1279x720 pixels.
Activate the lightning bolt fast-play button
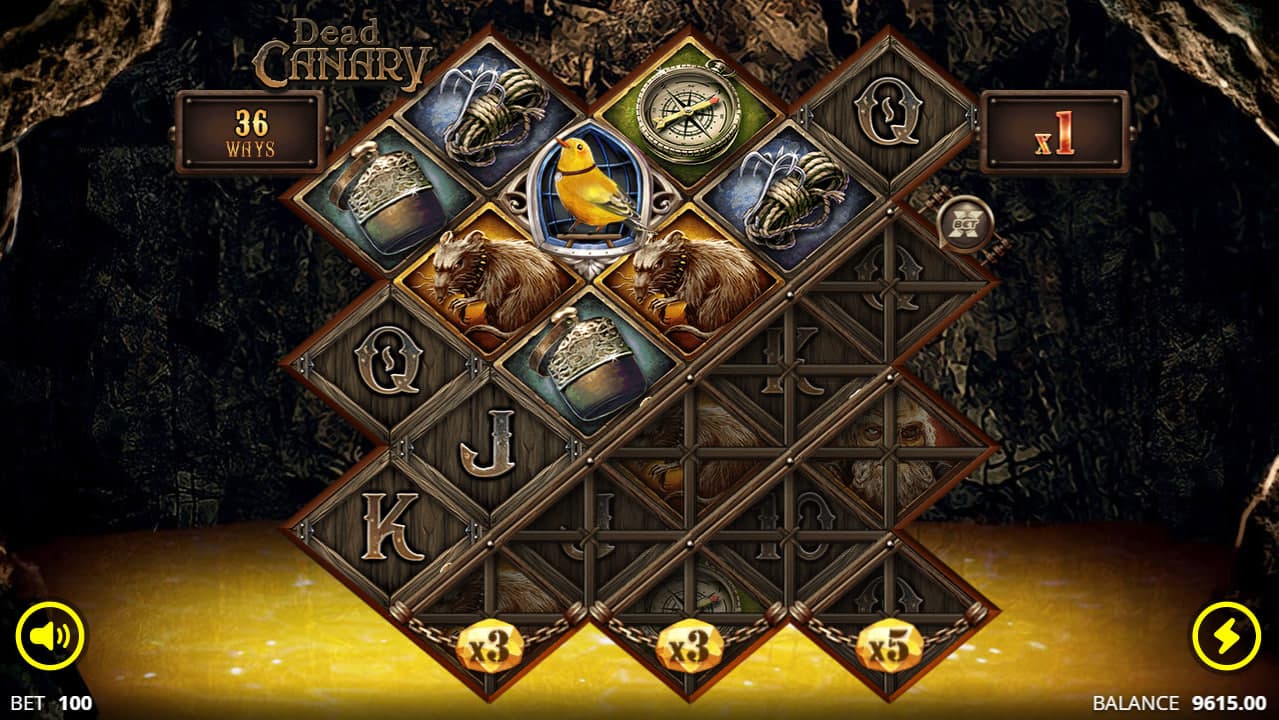click(x=1227, y=636)
